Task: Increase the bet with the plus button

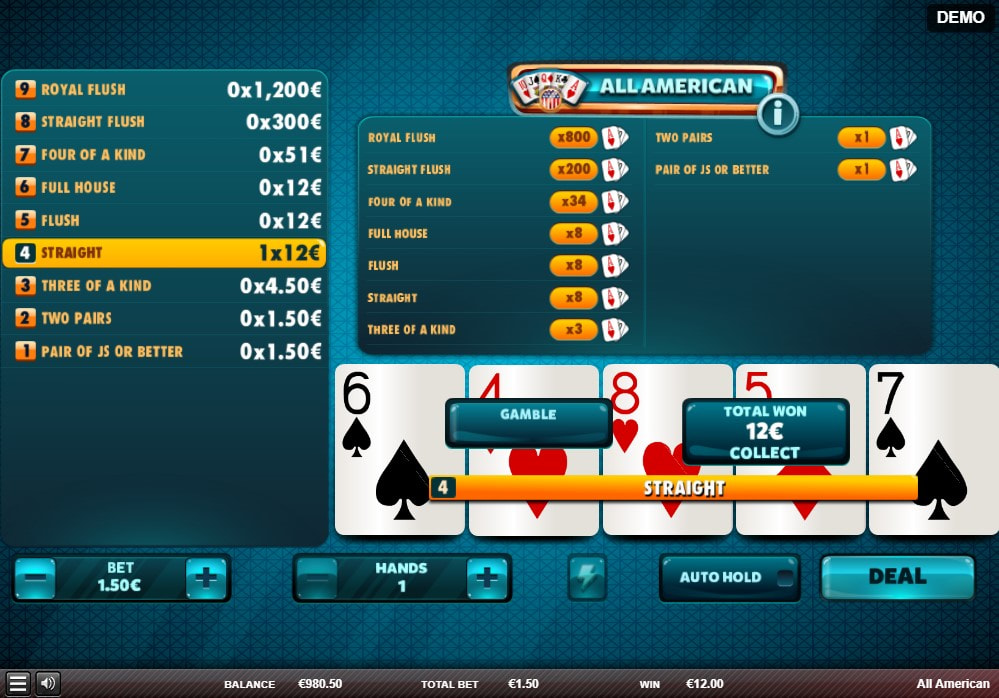Action: pyautogui.click(x=207, y=578)
